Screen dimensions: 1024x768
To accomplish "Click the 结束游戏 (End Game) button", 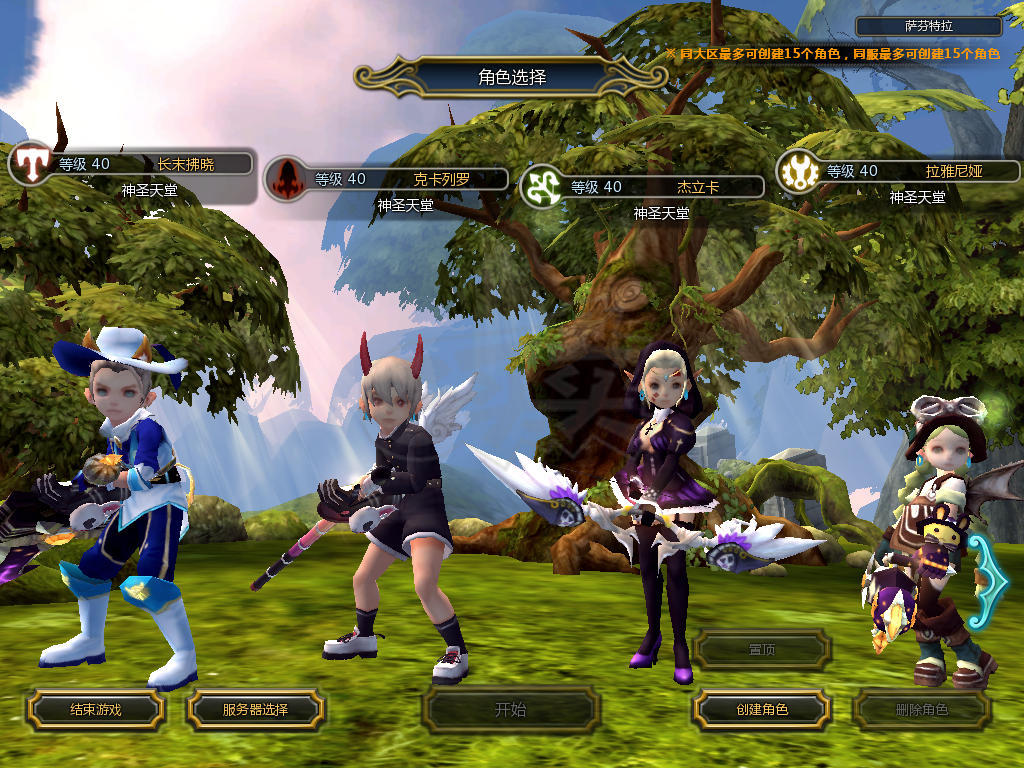I will point(95,709).
